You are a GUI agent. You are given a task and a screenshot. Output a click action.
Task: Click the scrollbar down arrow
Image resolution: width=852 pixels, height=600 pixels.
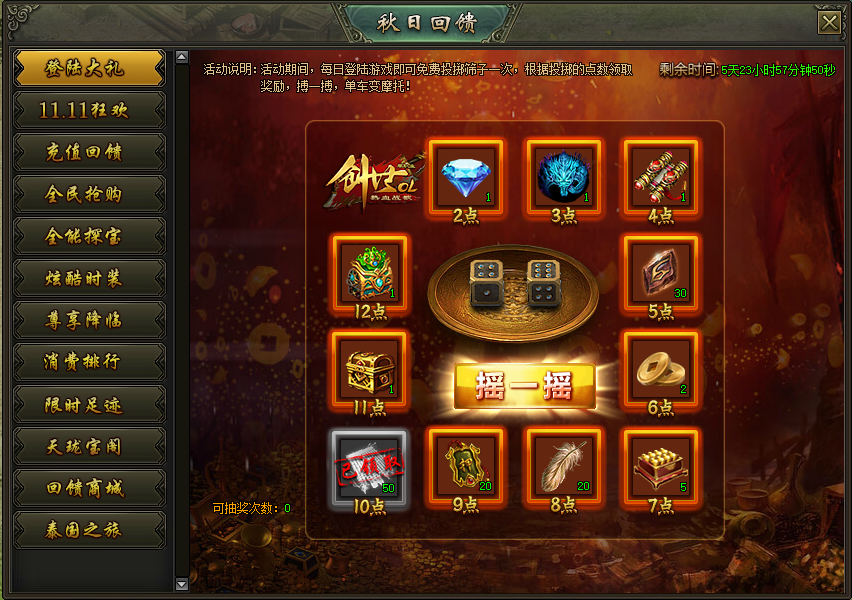tap(181, 584)
